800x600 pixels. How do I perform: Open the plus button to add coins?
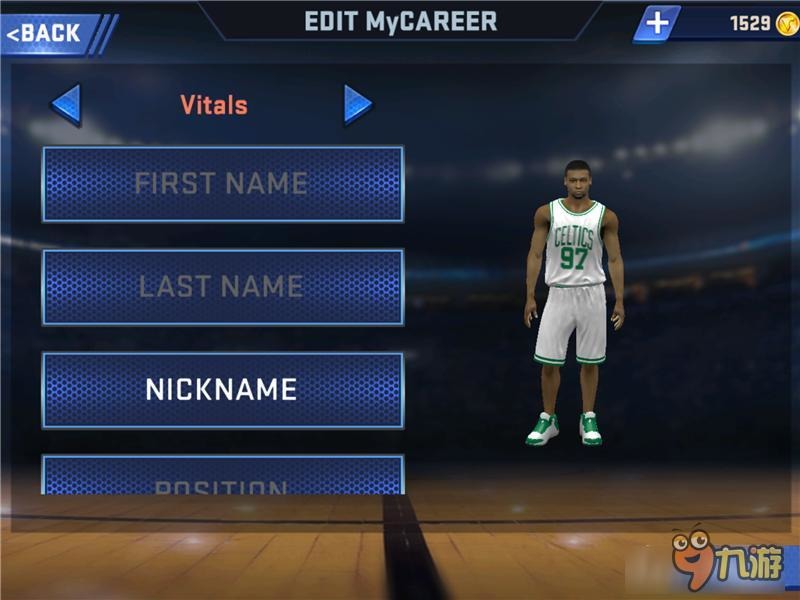pyautogui.click(x=657, y=24)
